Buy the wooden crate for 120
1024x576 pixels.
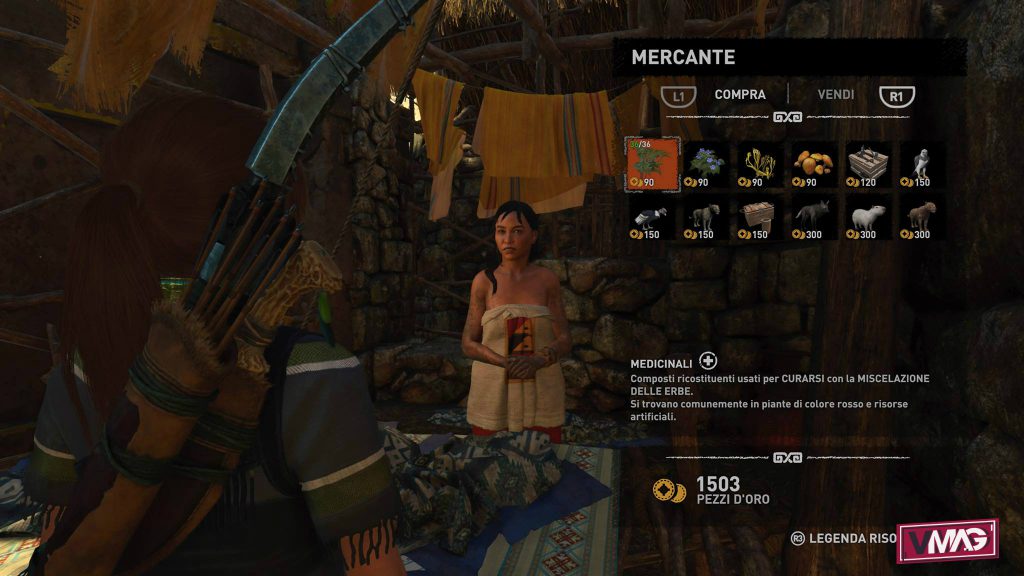click(x=867, y=163)
